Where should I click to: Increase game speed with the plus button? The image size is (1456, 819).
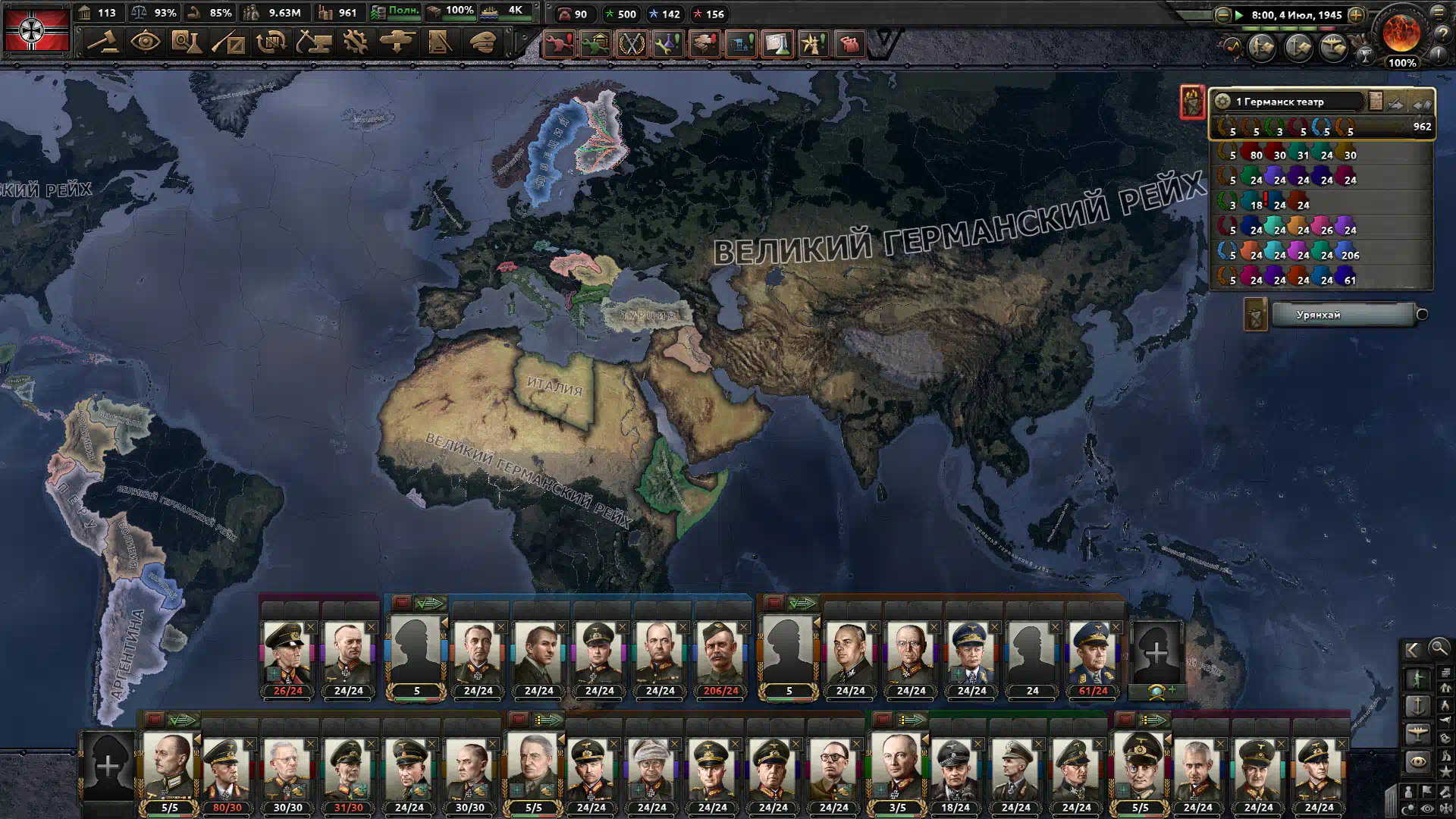[x=1356, y=14]
